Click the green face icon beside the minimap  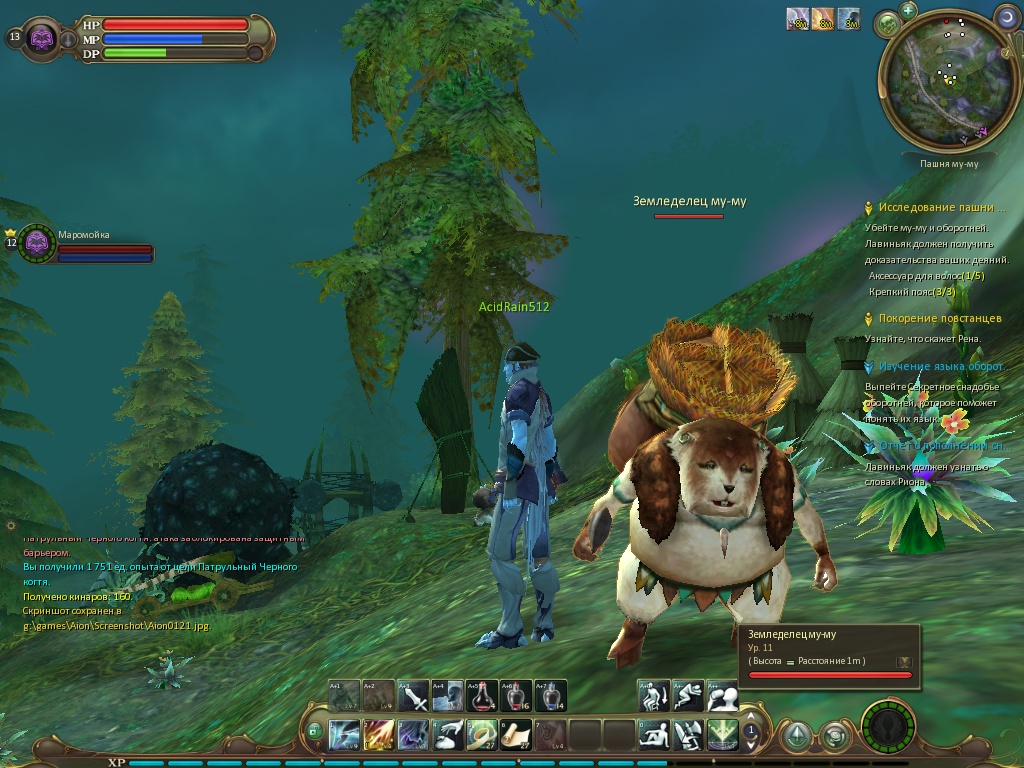[886, 22]
